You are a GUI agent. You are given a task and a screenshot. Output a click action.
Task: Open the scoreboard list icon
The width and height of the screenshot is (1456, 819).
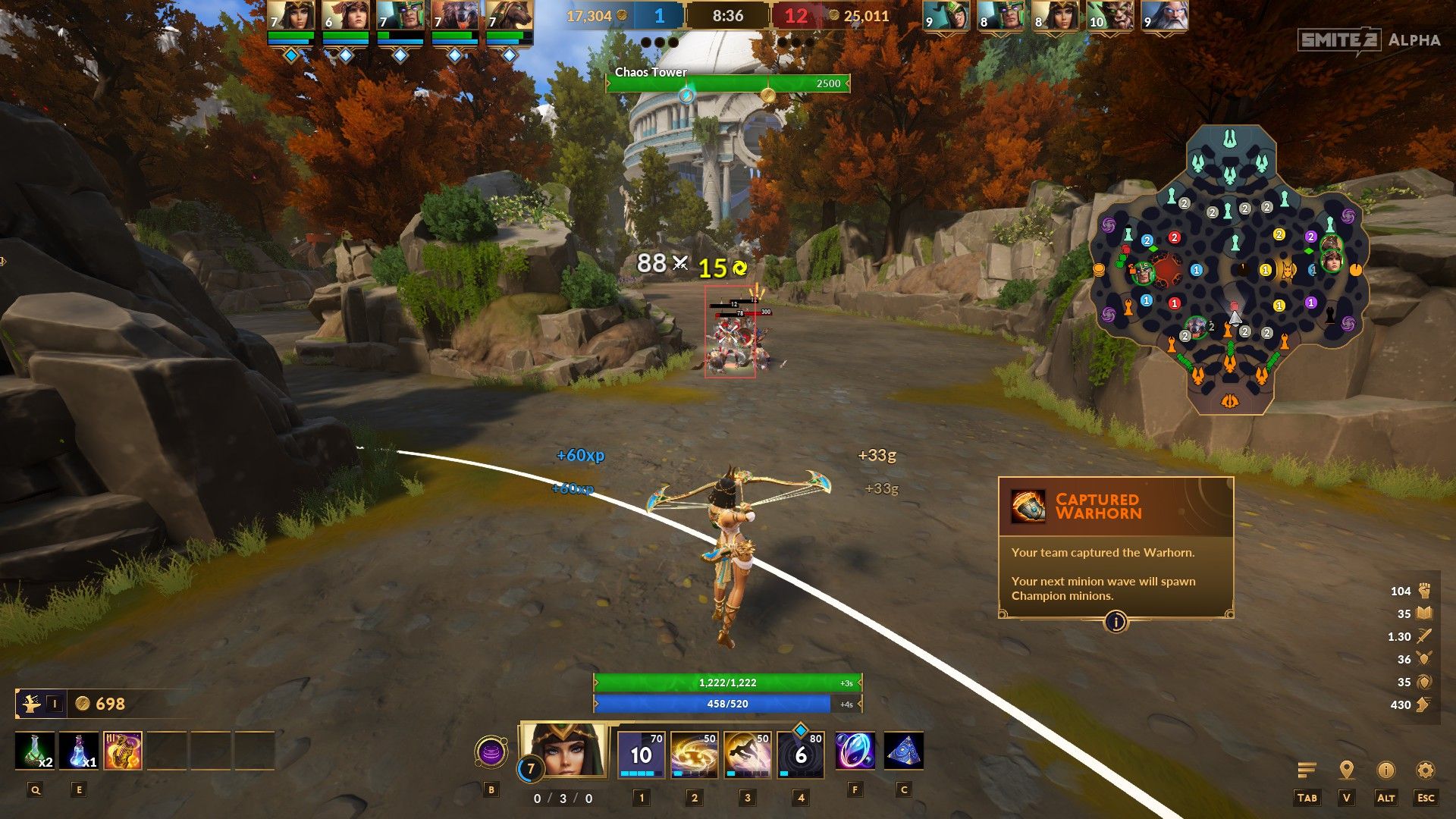(1307, 770)
